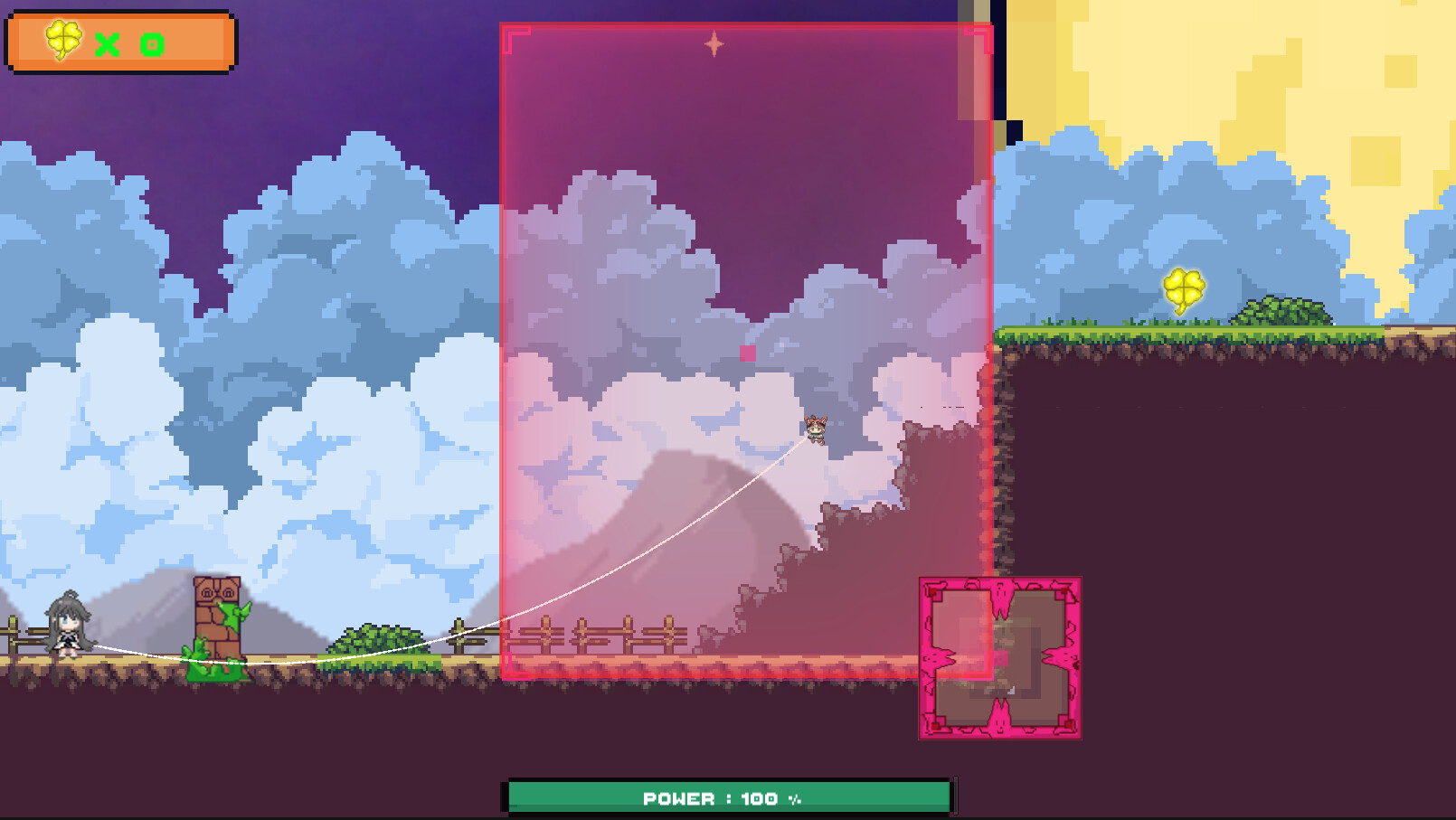
Task: Click the cat character inside the pink zone
Action: click(818, 431)
